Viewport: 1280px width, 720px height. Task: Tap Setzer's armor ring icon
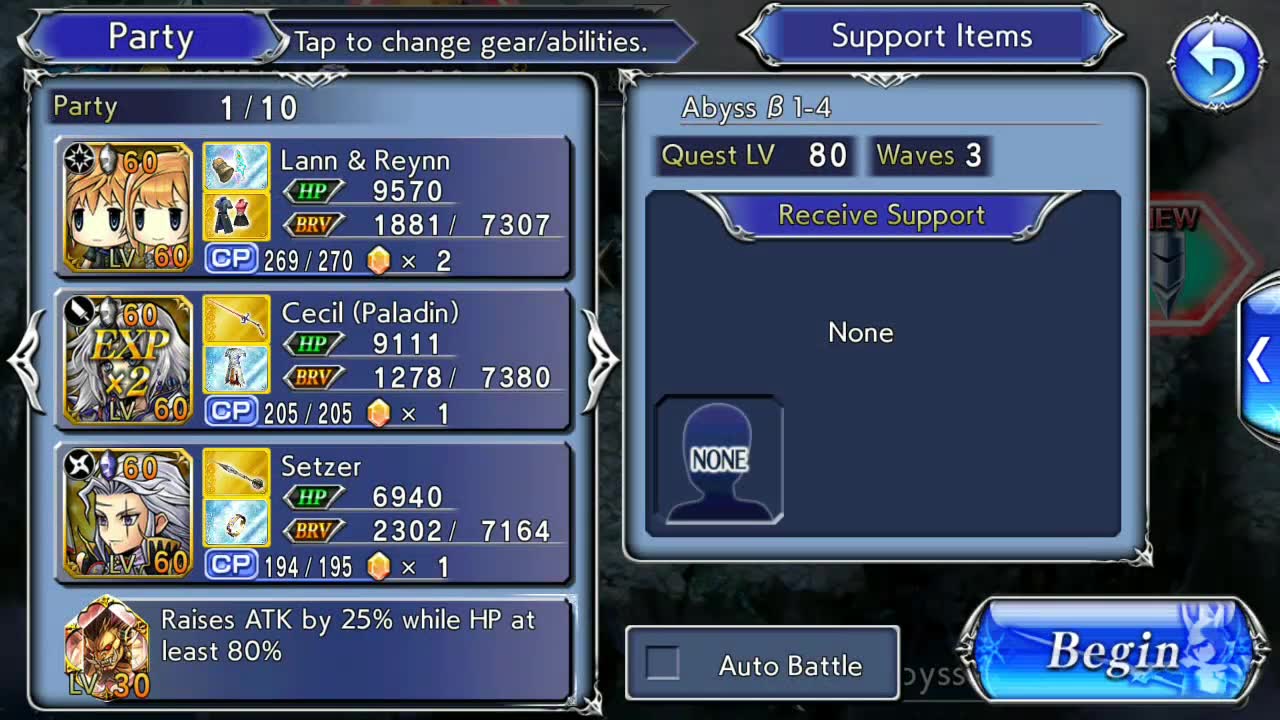(236, 522)
